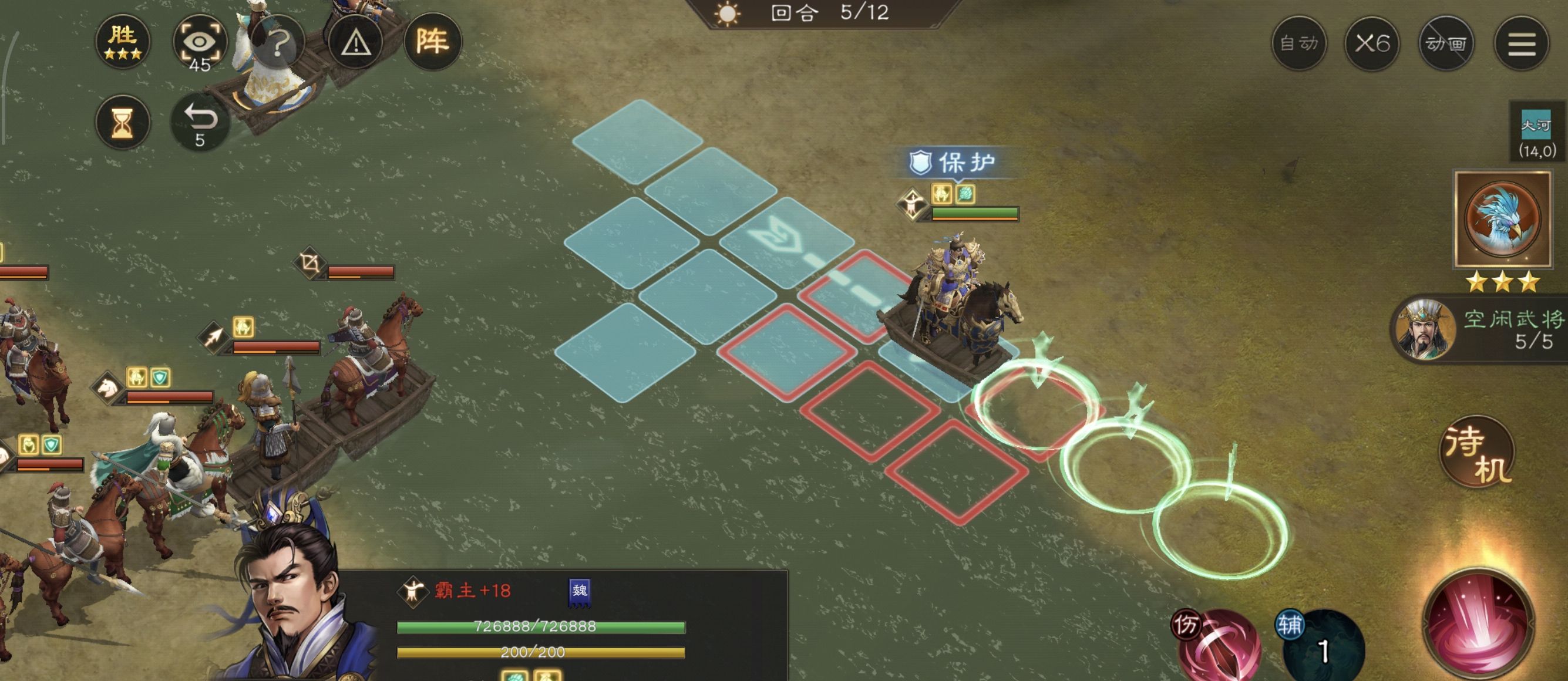Click the hourglass end turn button
1568x681 pixels.
[x=122, y=123]
